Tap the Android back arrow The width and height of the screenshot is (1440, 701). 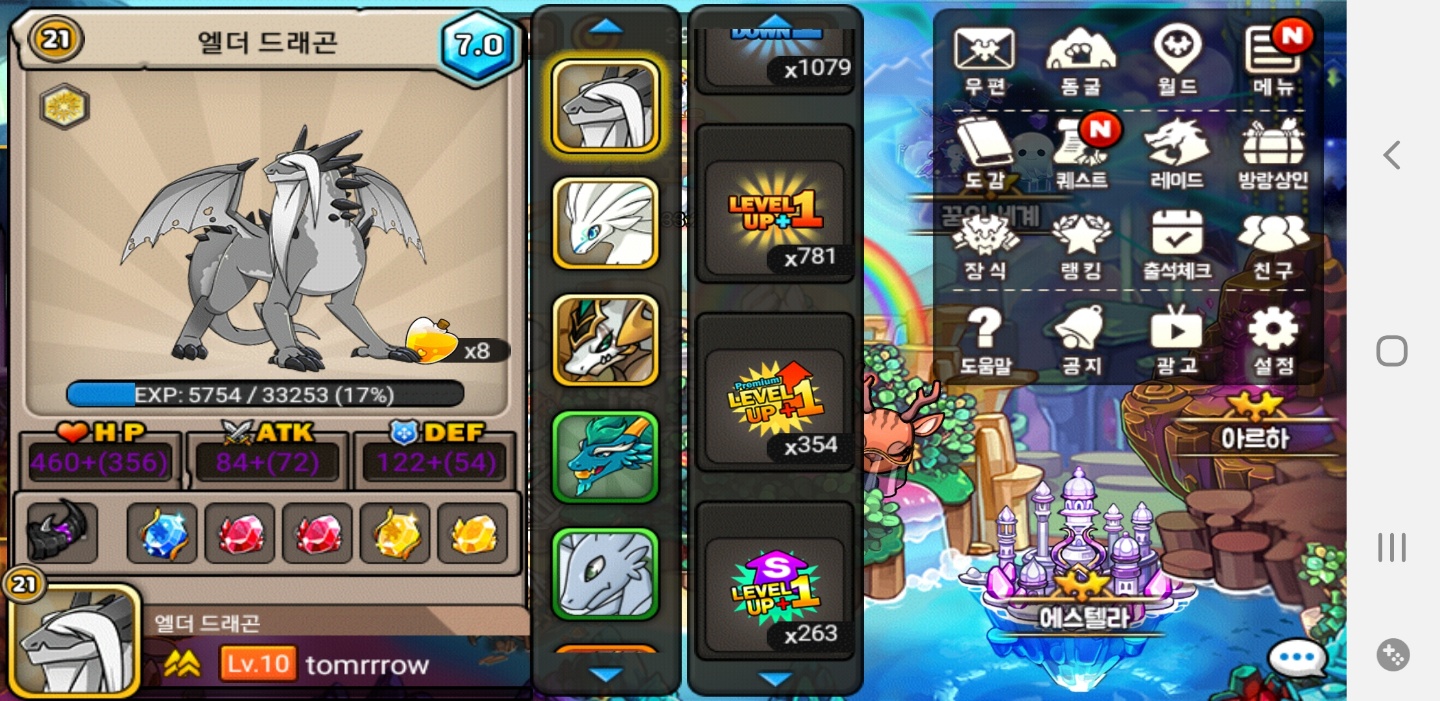pos(1391,155)
